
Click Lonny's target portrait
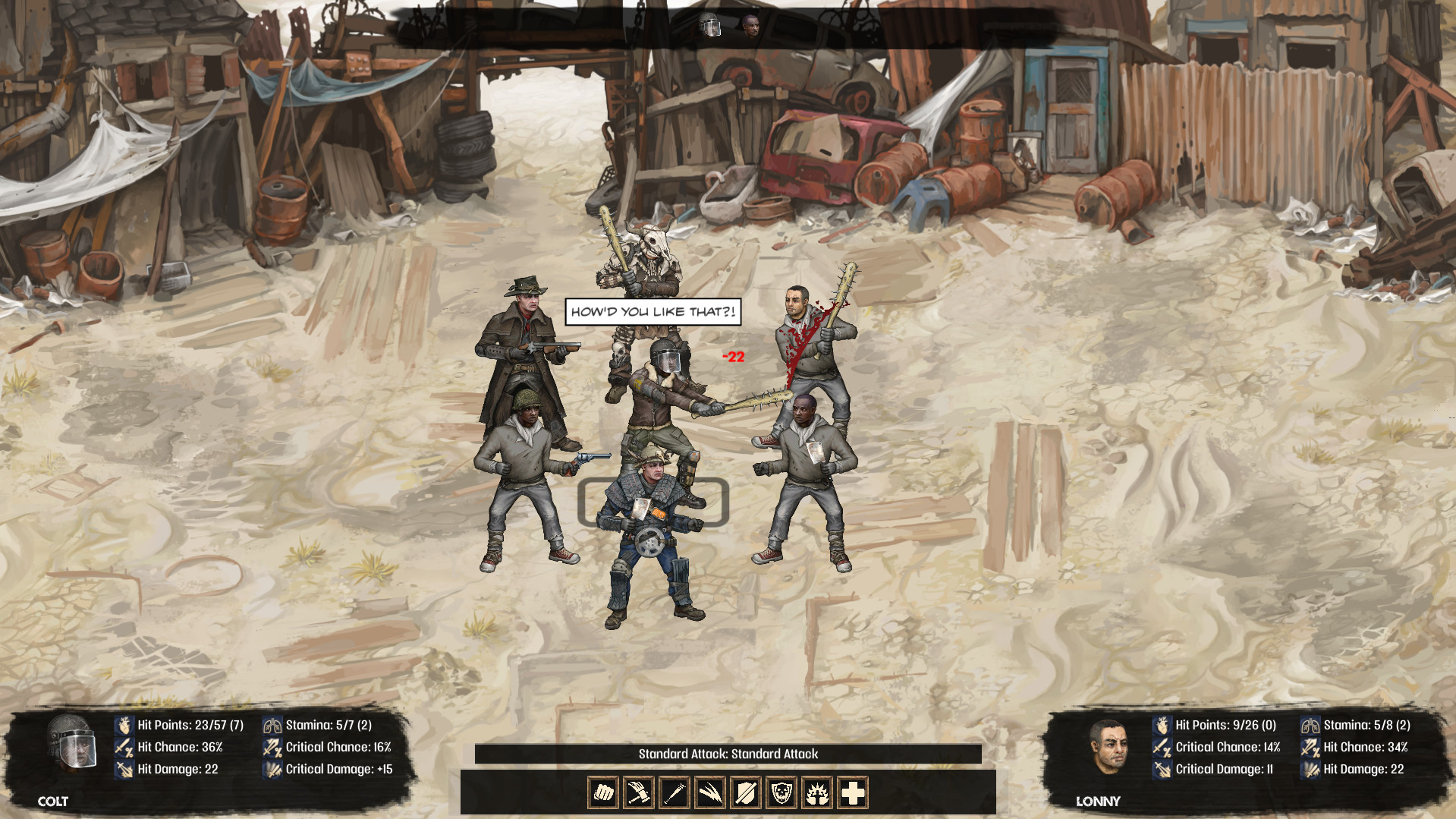click(1109, 746)
